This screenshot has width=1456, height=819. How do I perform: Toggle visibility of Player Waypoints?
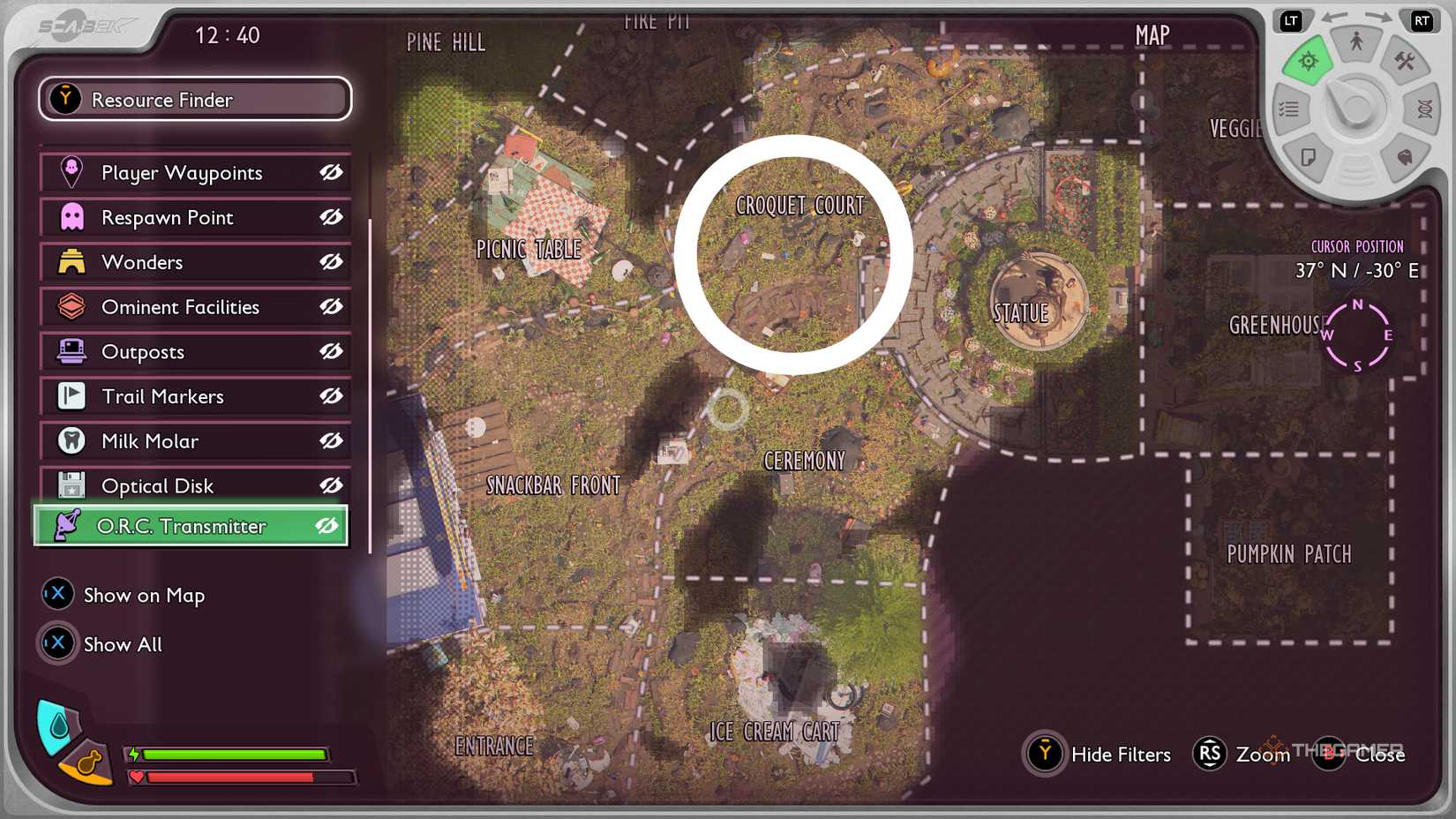coord(330,172)
